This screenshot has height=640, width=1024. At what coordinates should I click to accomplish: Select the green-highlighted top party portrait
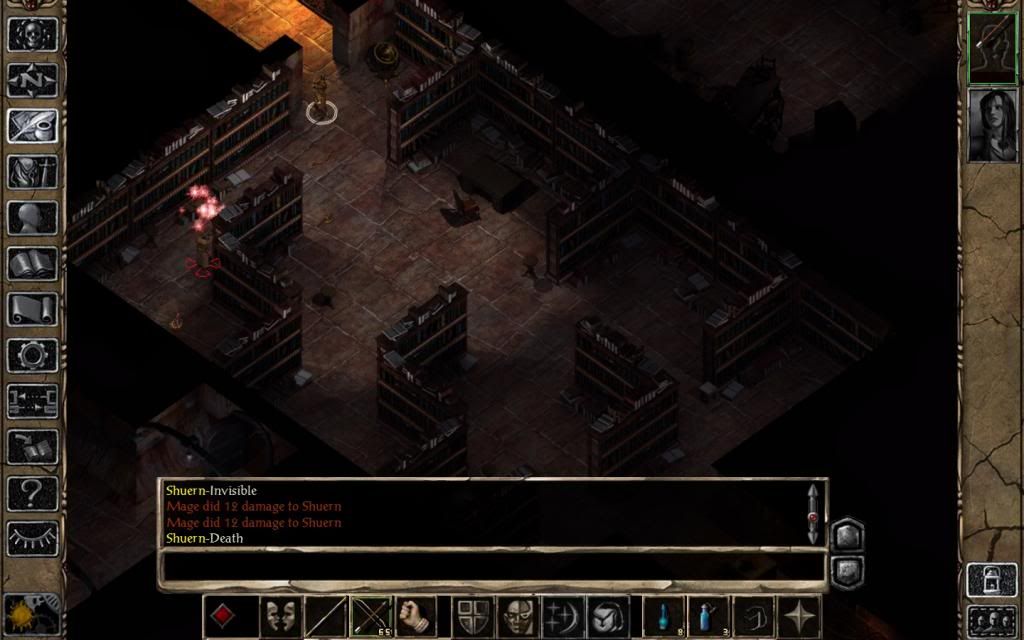(992, 47)
